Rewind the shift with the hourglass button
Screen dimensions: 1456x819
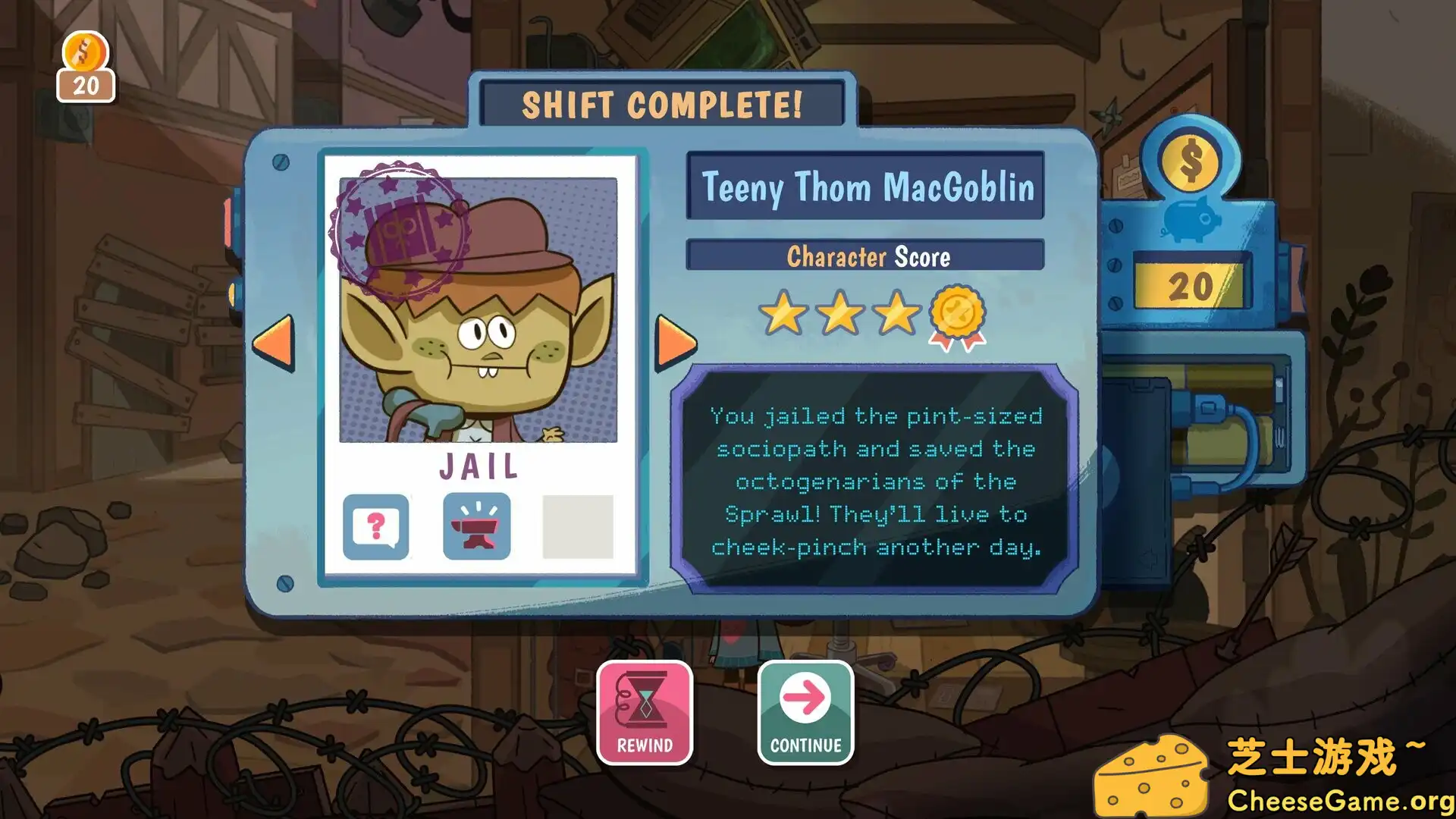(645, 712)
